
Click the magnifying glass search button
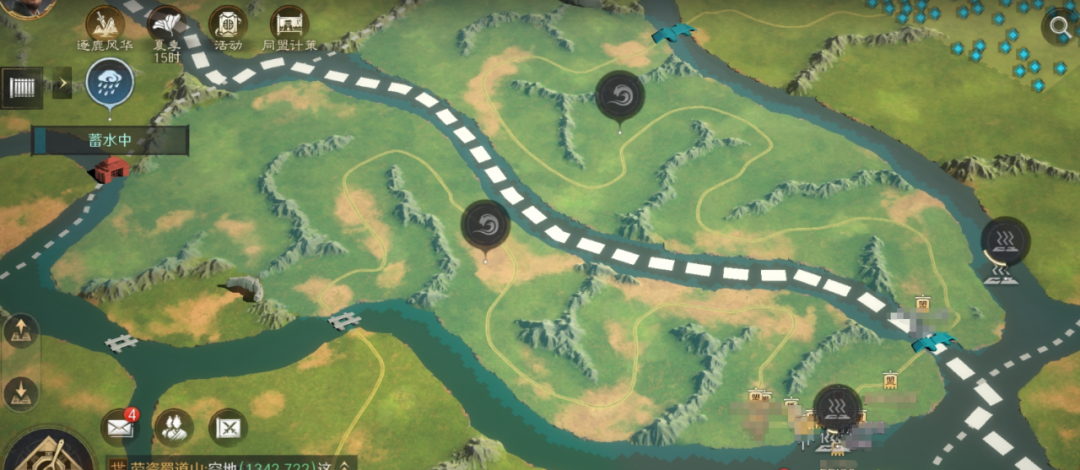1058,27
